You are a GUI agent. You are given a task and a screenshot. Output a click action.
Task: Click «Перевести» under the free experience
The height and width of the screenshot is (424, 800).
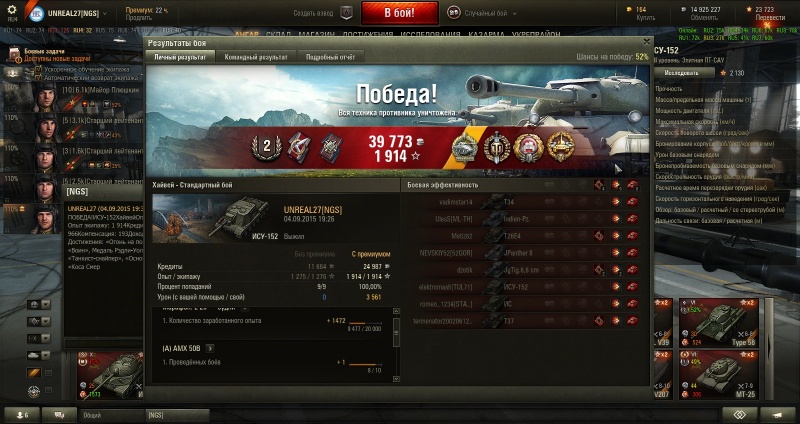[x=770, y=17]
